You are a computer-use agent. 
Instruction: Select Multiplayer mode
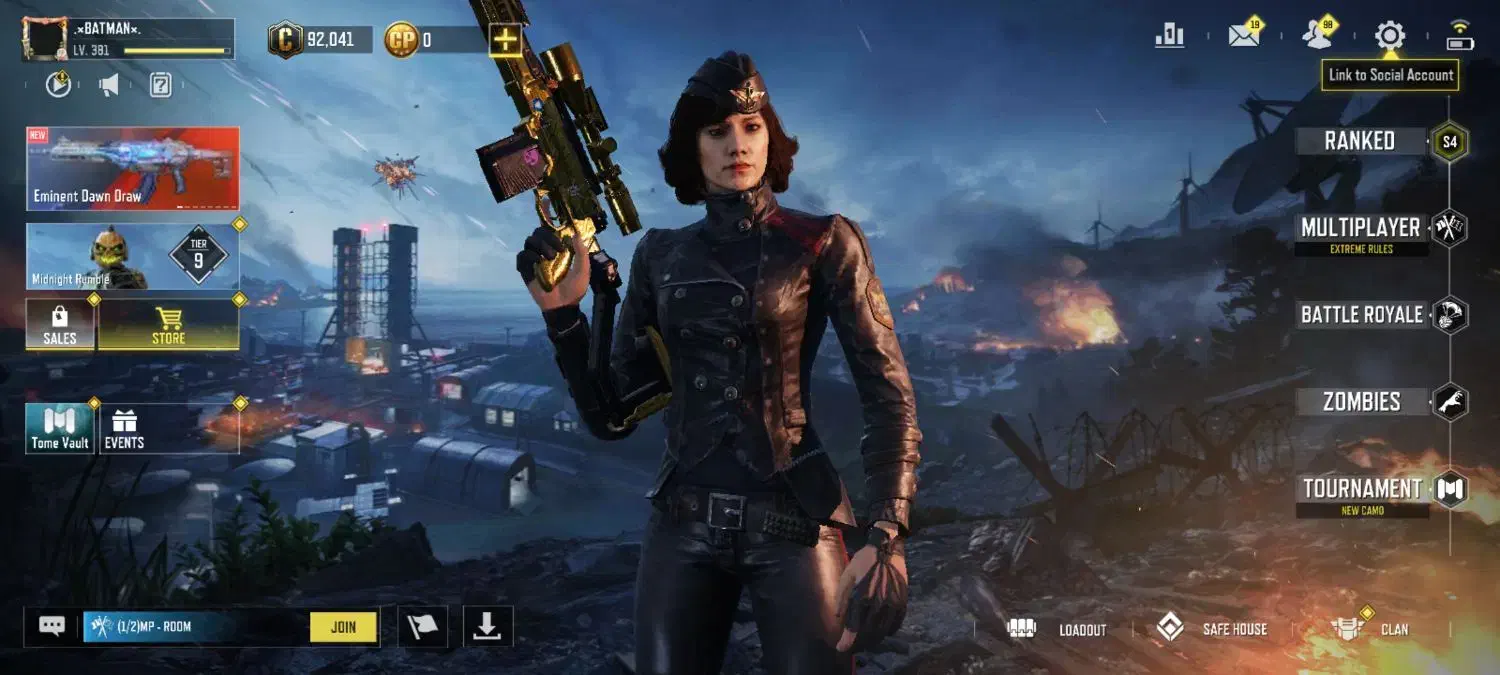coord(1360,228)
